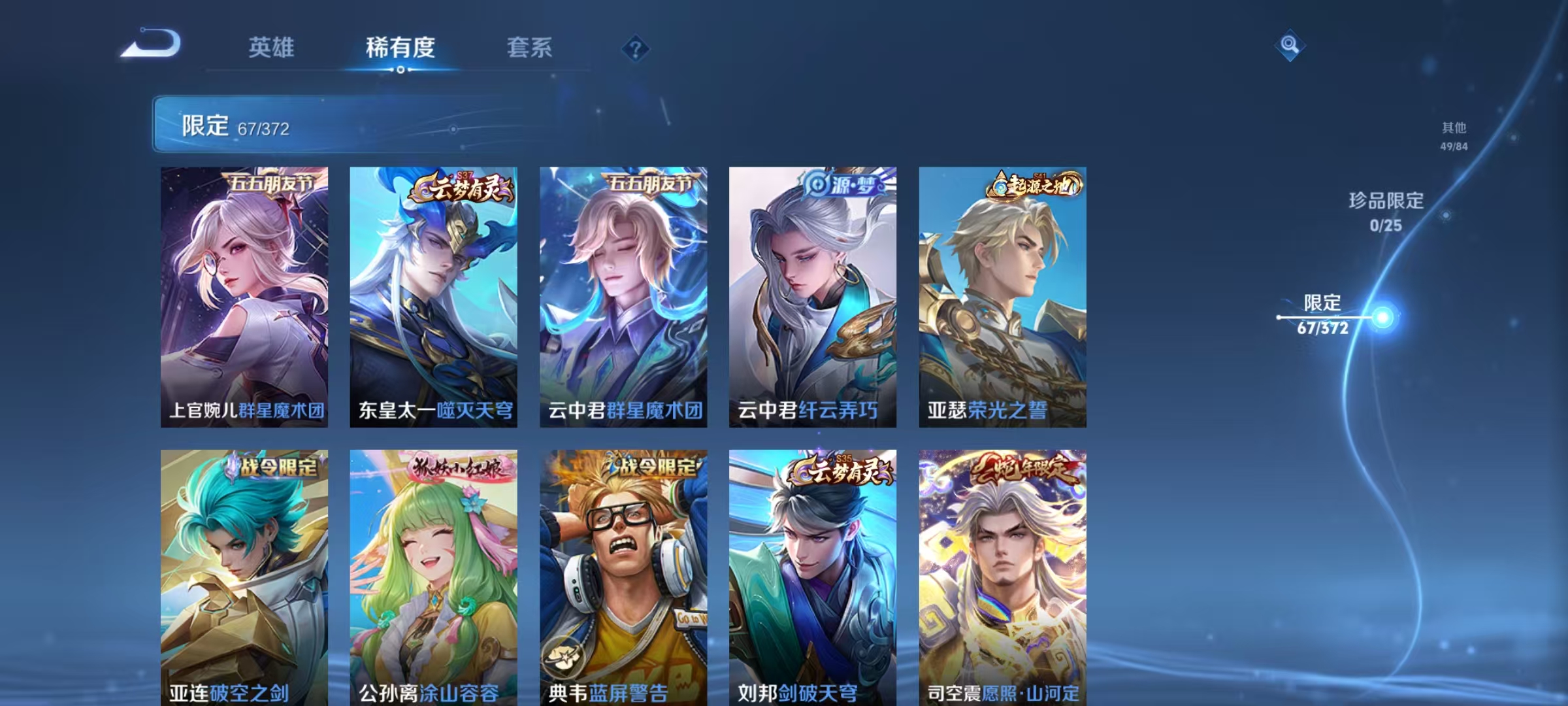Switch to the 套系 tab

click(x=530, y=47)
